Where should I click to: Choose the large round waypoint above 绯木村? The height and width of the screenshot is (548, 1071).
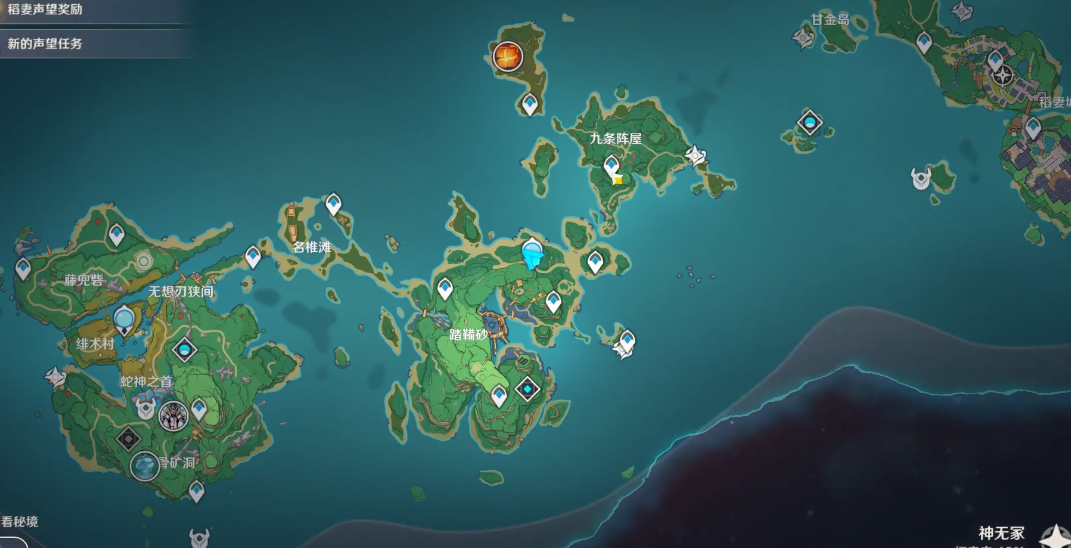(124, 320)
